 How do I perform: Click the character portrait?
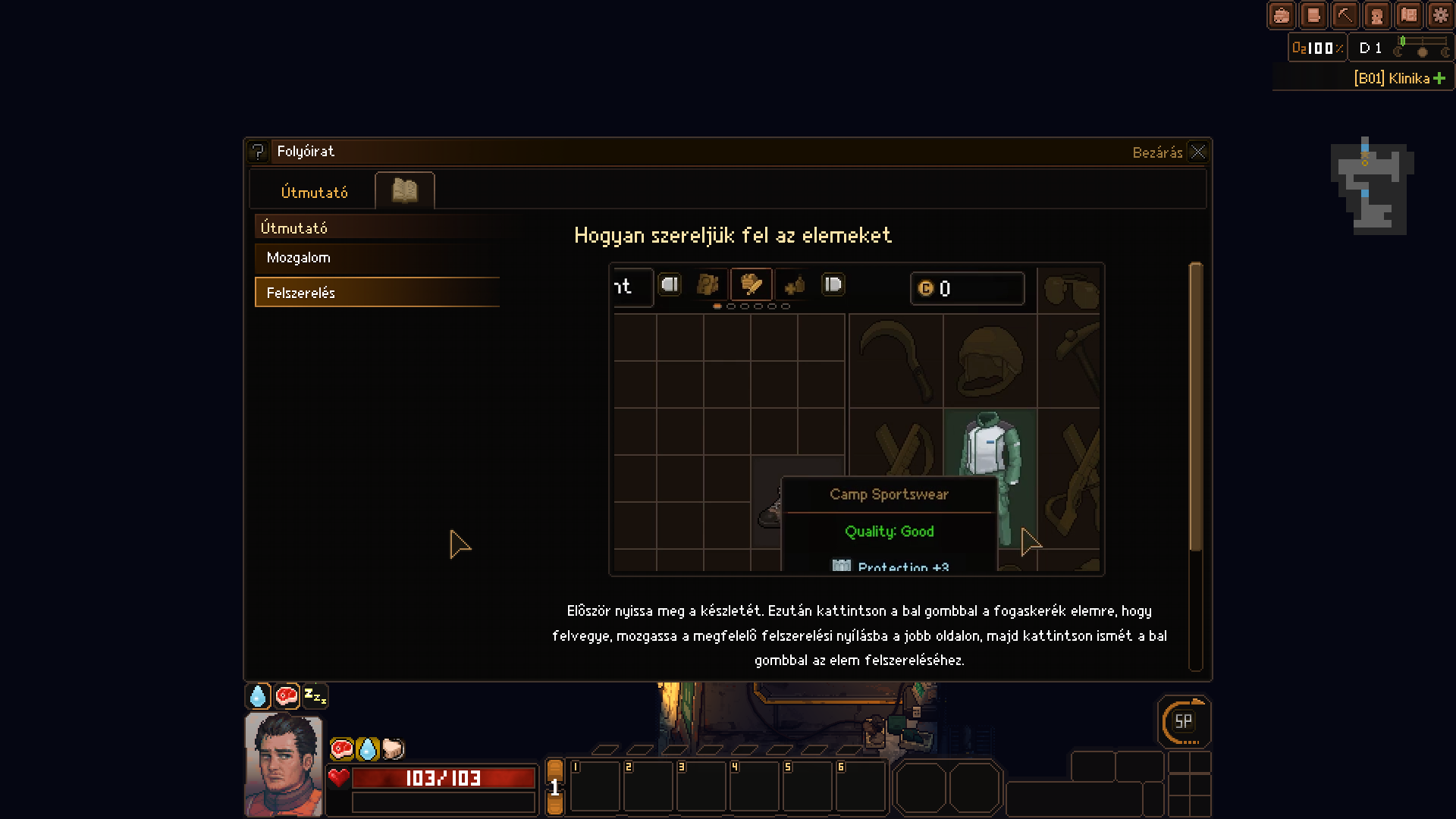tap(284, 764)
